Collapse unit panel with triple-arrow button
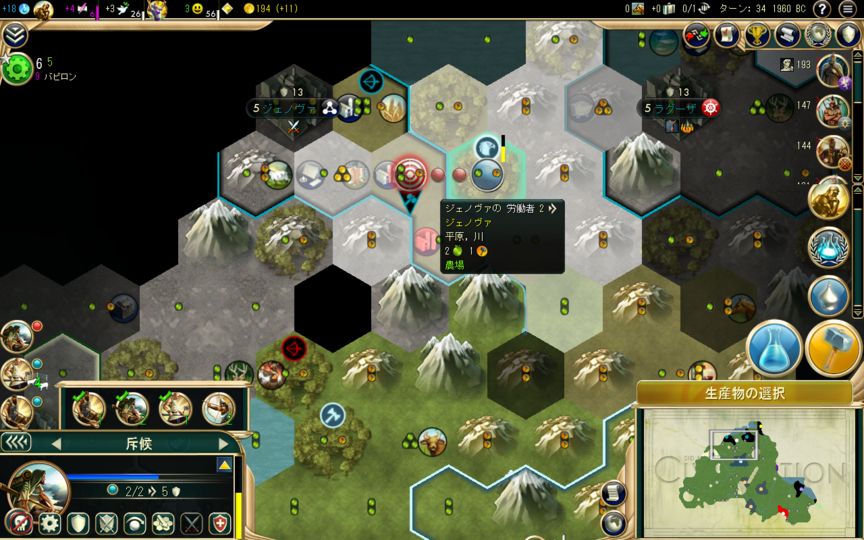 pos(14,442)
